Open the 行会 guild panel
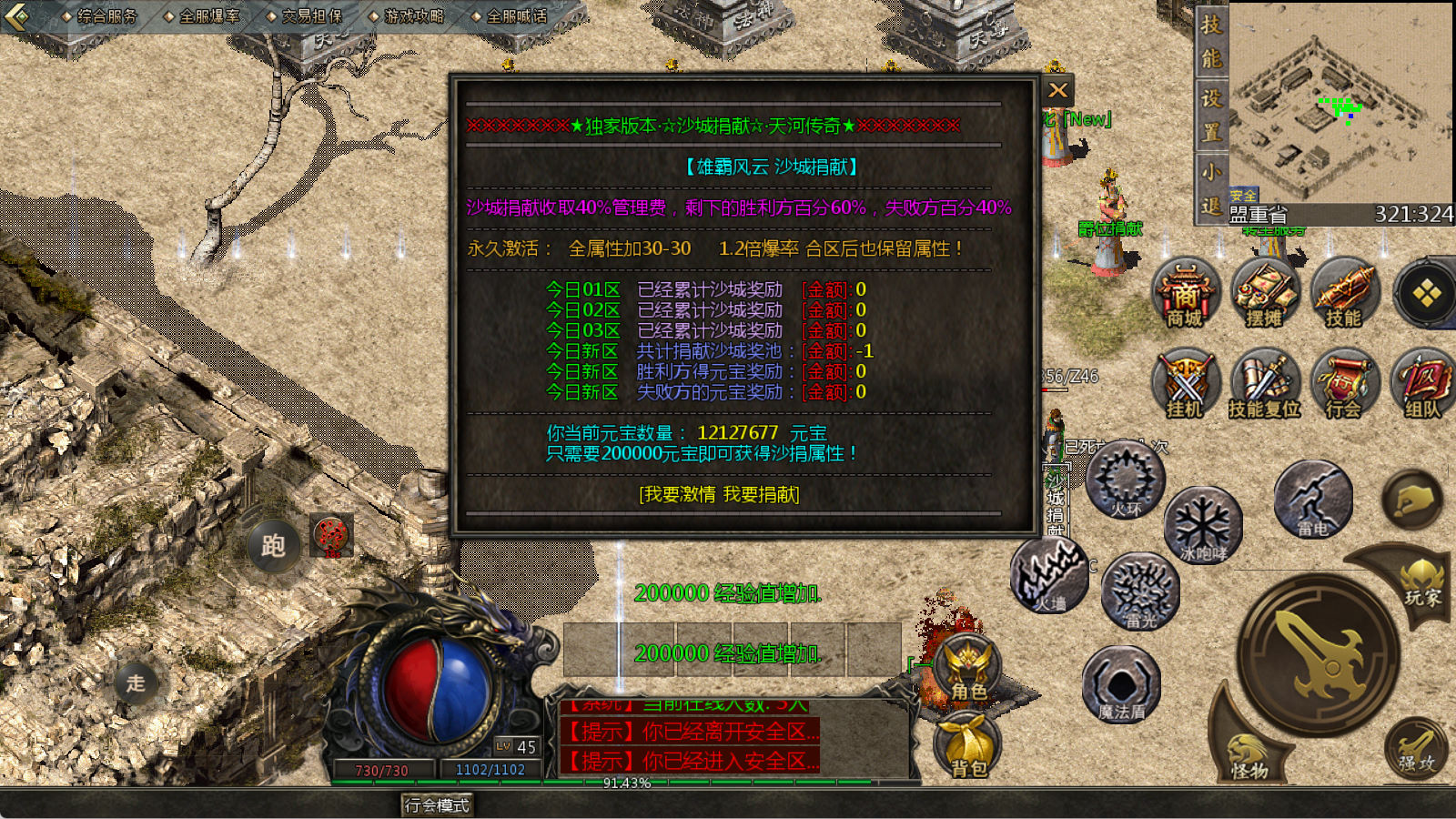 (1343, 383)
